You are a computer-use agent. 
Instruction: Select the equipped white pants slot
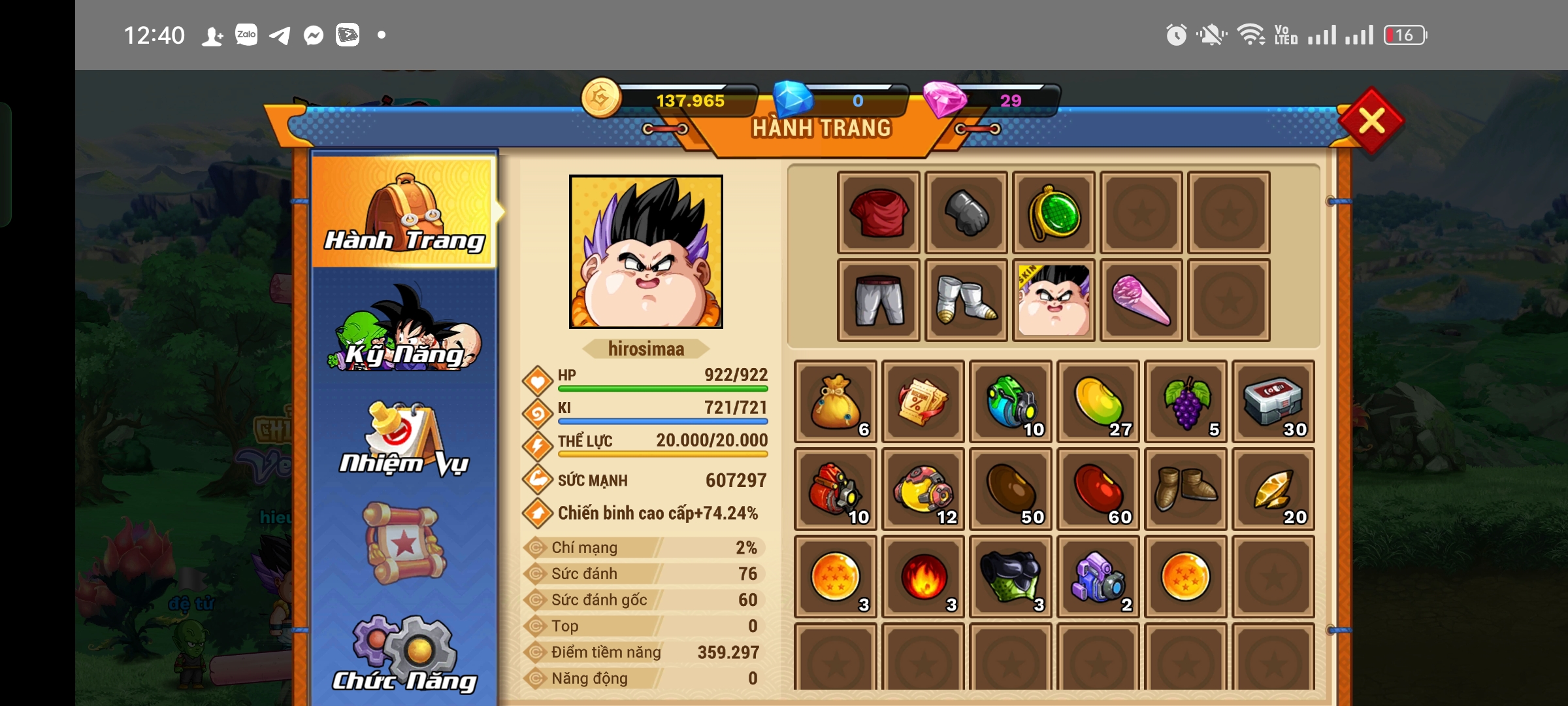point(879,300)
